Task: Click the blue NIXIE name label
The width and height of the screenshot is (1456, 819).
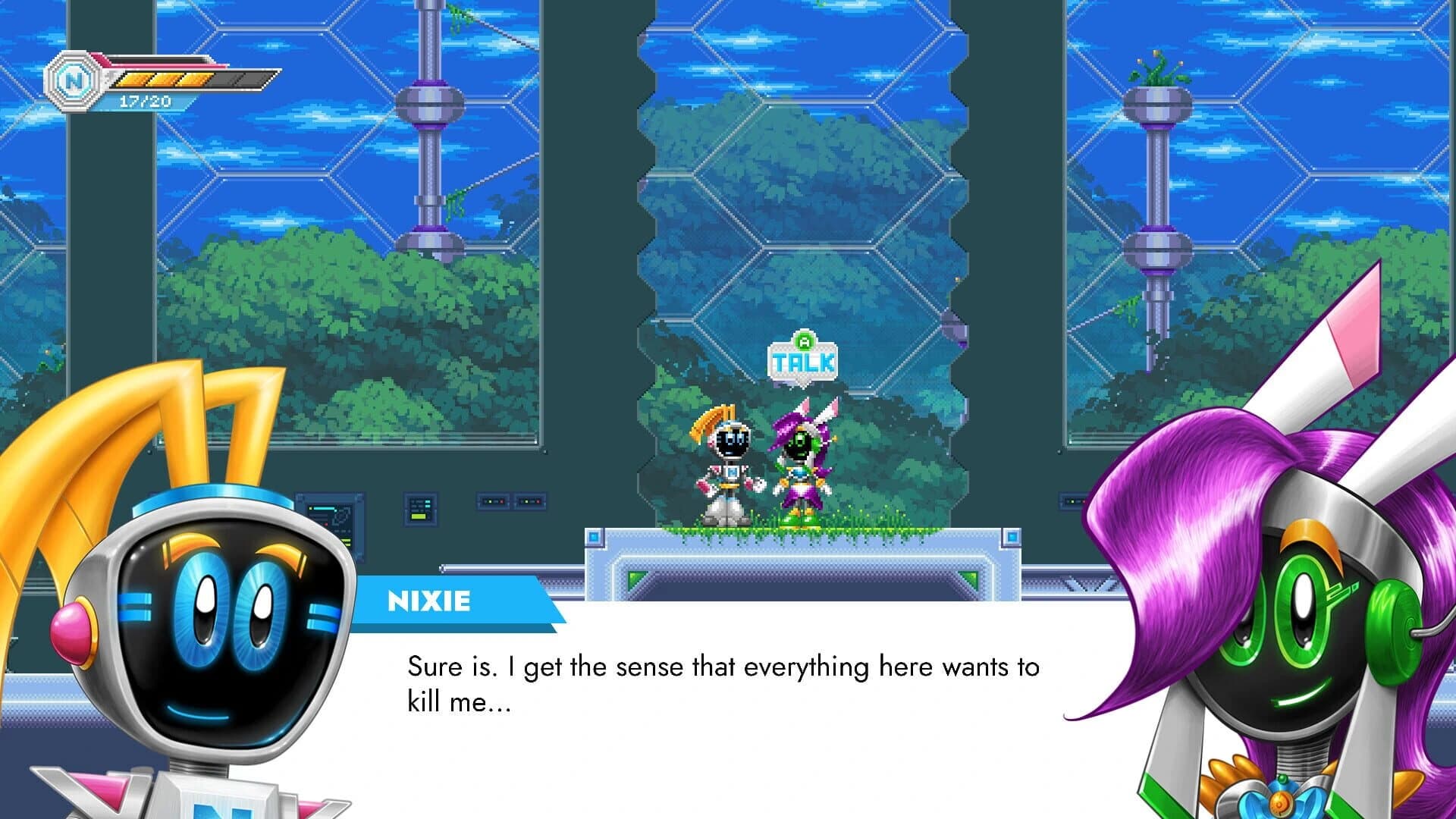Action: pos(430,602)
